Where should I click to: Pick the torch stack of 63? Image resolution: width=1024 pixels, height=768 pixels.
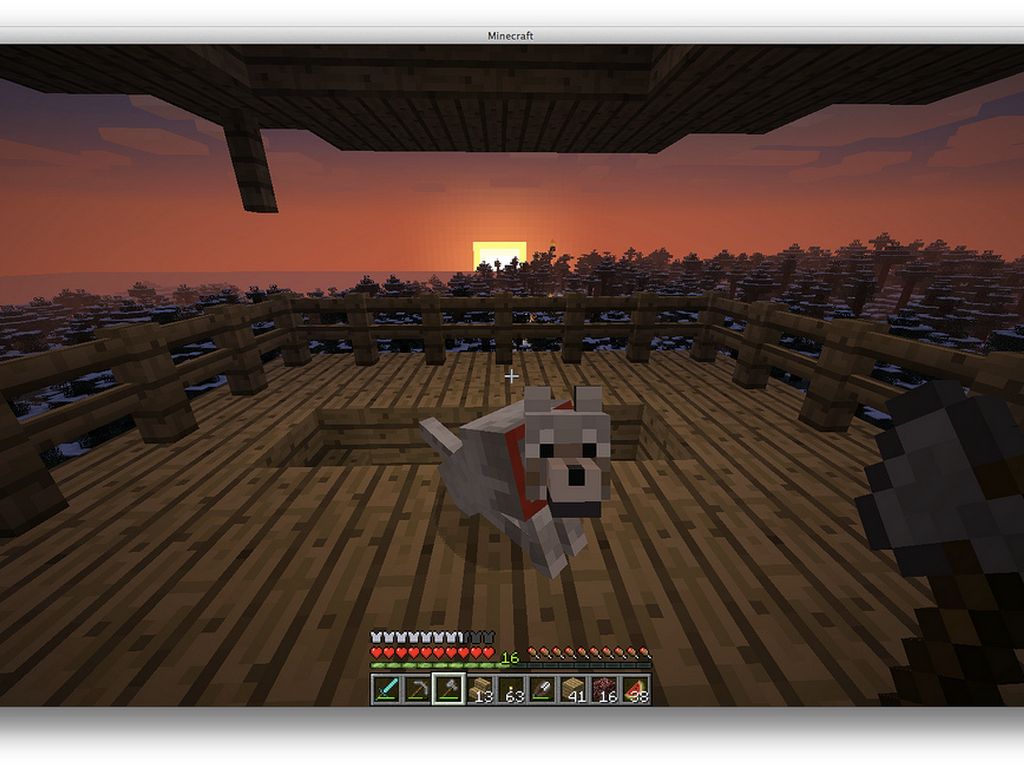click(x=511, y=689)
